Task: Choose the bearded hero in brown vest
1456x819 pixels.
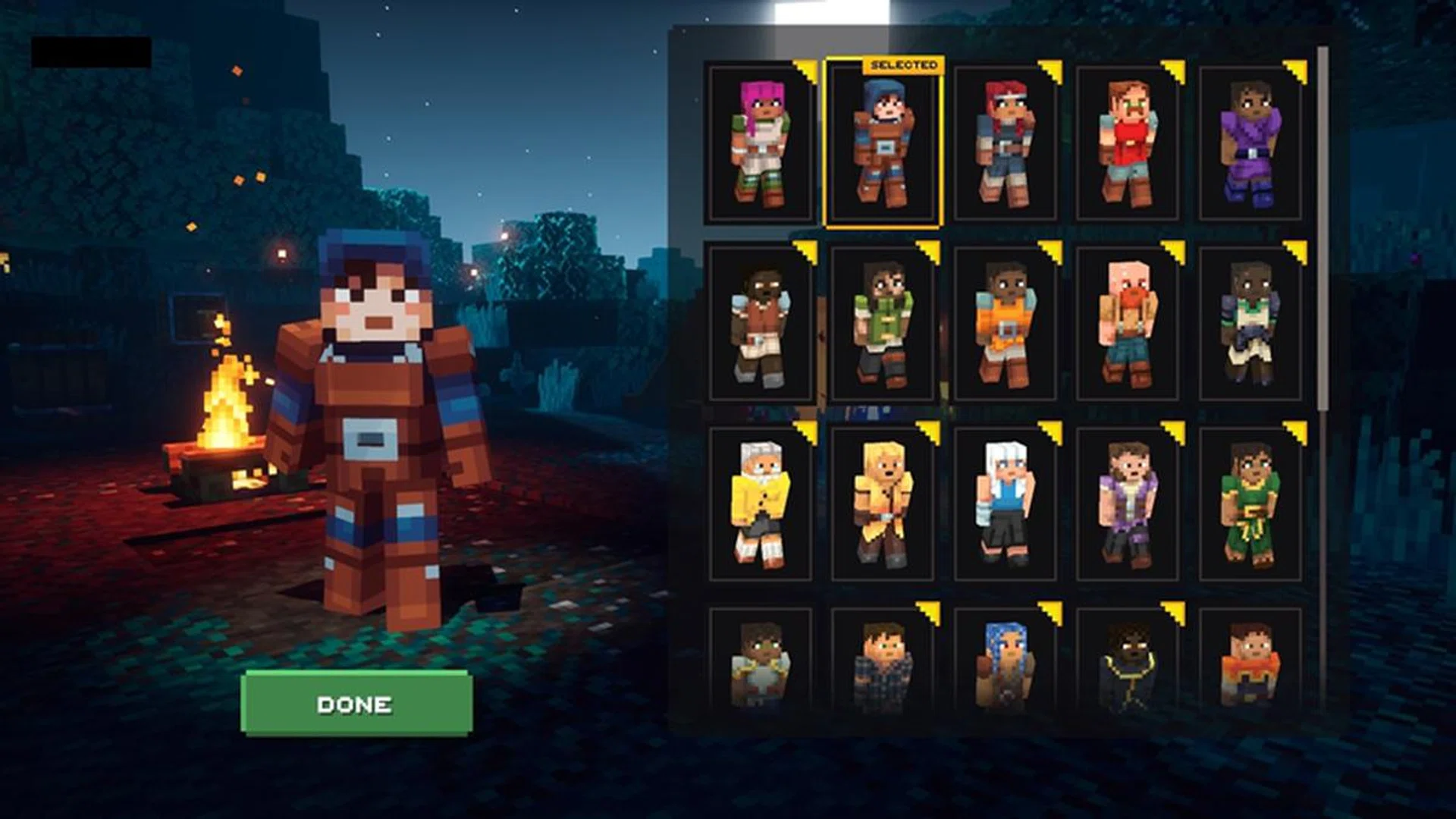Action: point(760,325)
